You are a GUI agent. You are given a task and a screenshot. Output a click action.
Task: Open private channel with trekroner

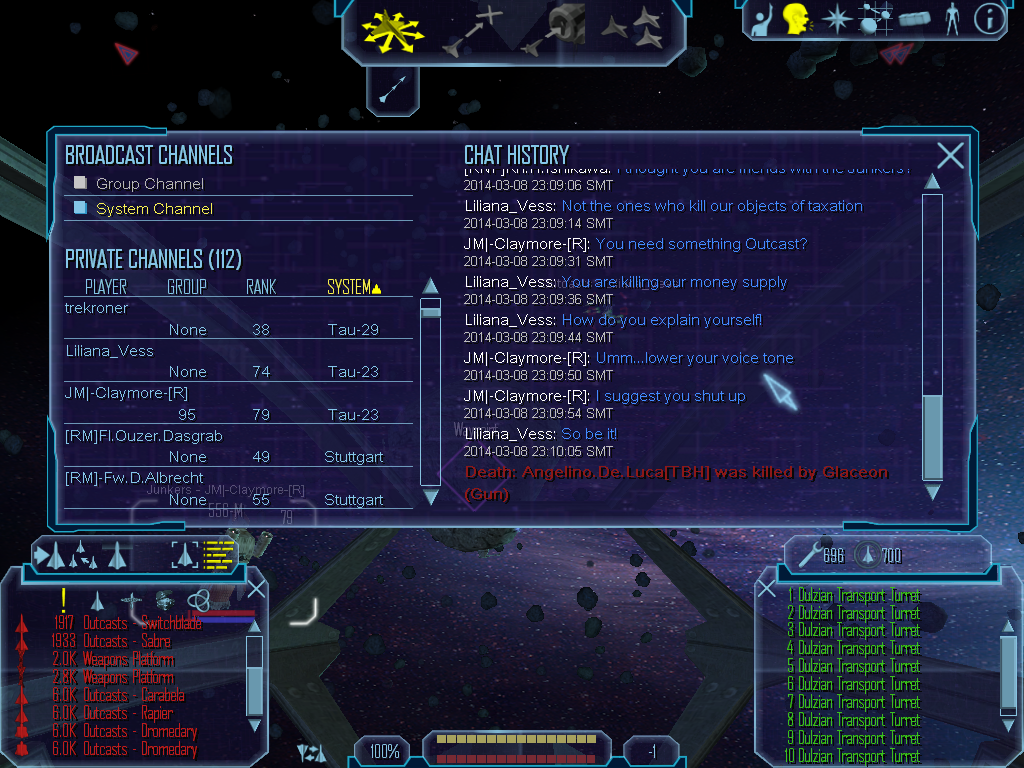97,308
